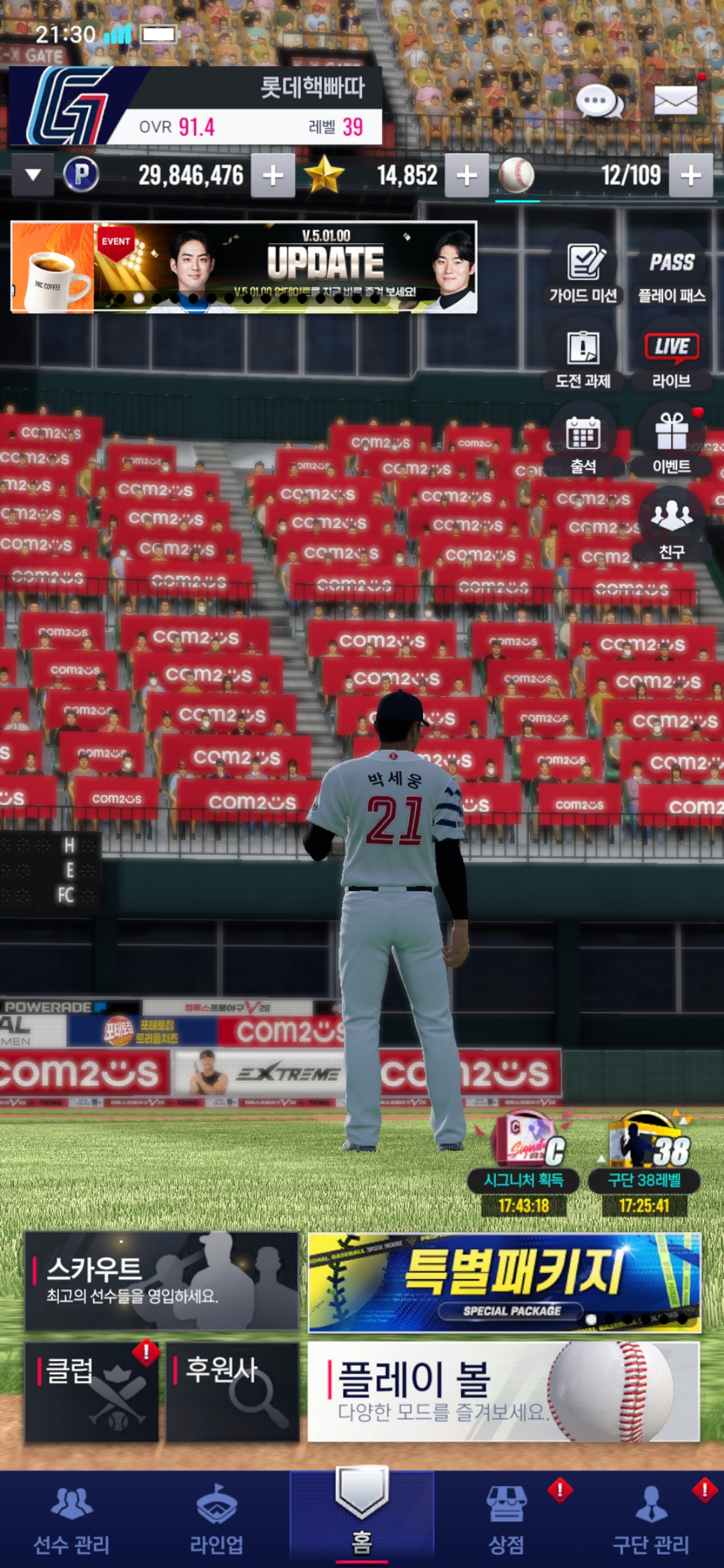Open the 특별패키지 special package banner

(504, 1283)
